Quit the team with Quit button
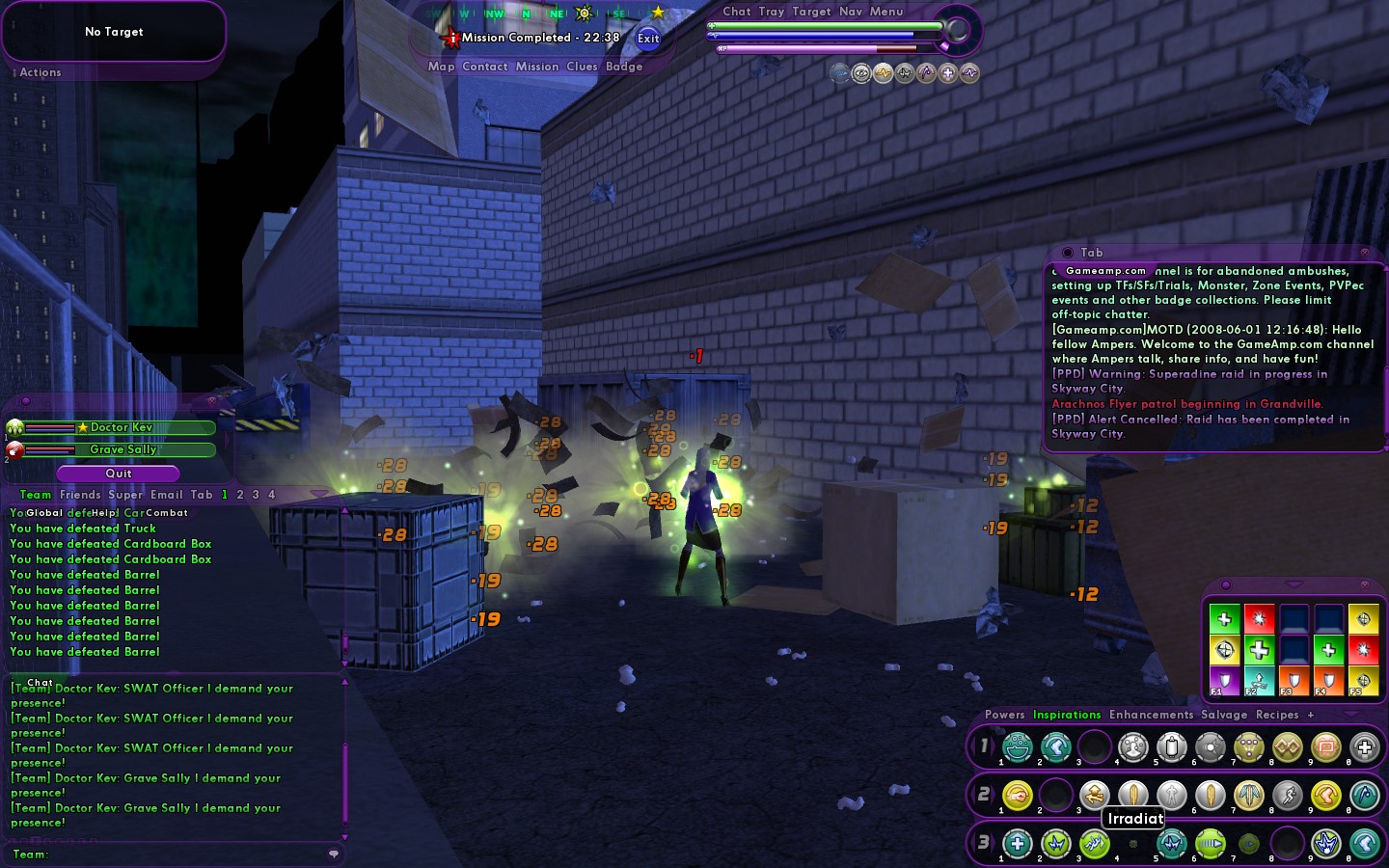 (118, 474)
